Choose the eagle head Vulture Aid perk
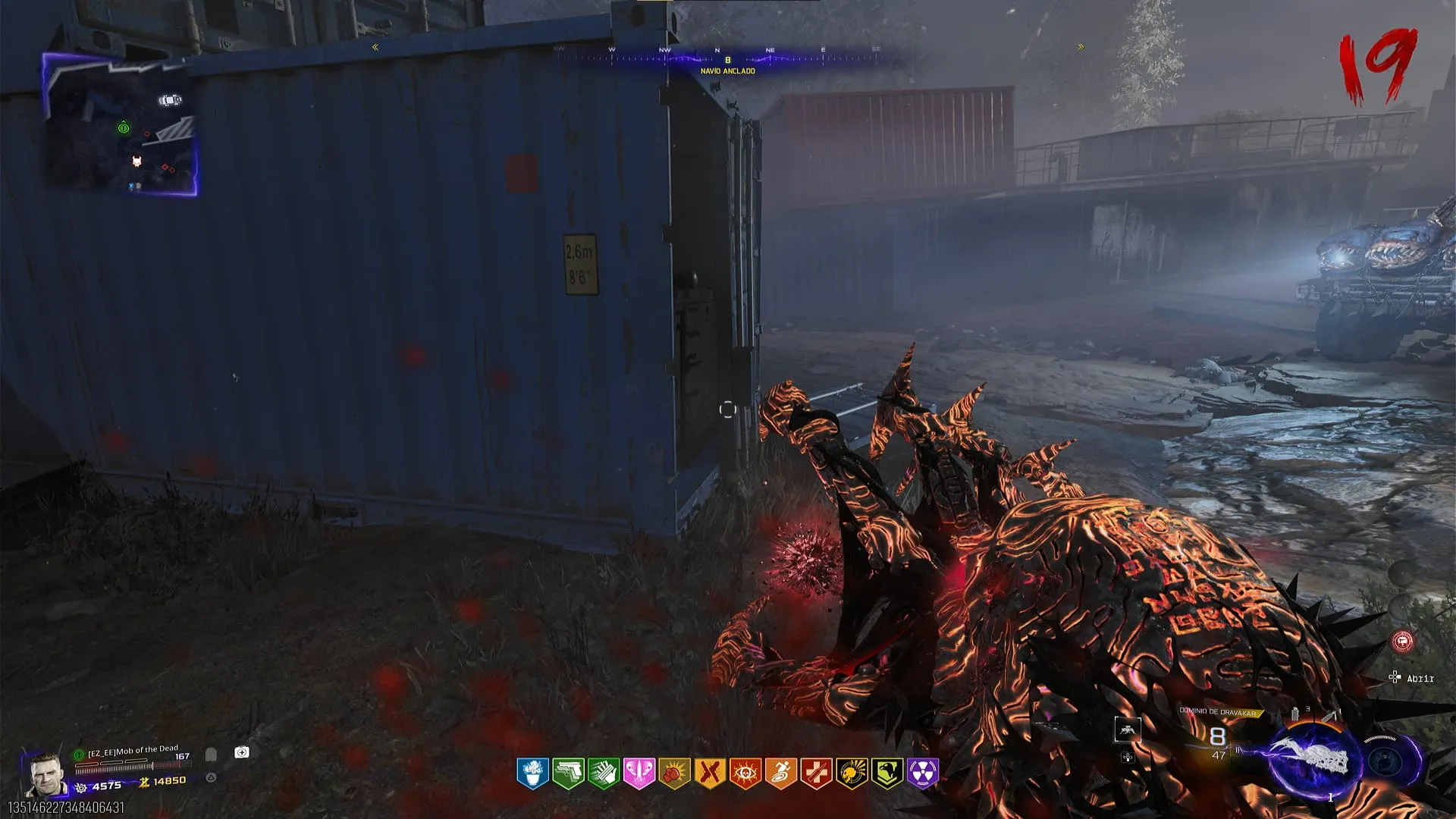Screen dimensions: 1456x819 pos(887,773)
